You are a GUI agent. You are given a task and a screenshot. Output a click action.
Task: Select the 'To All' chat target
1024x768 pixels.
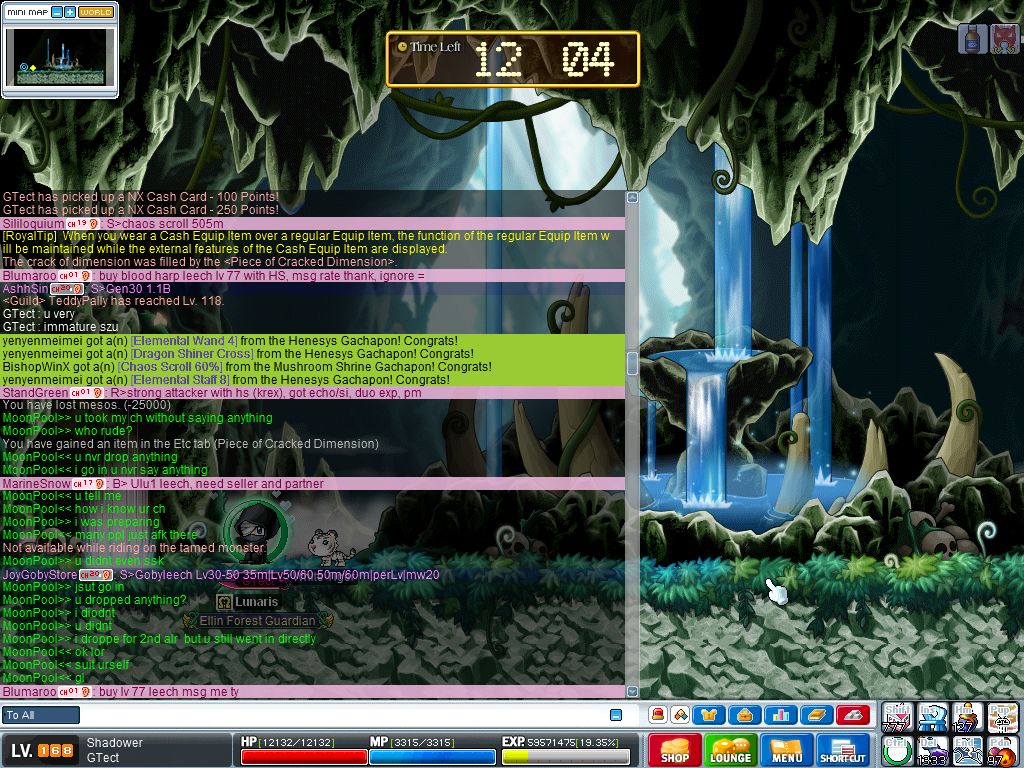click(41, 715)
